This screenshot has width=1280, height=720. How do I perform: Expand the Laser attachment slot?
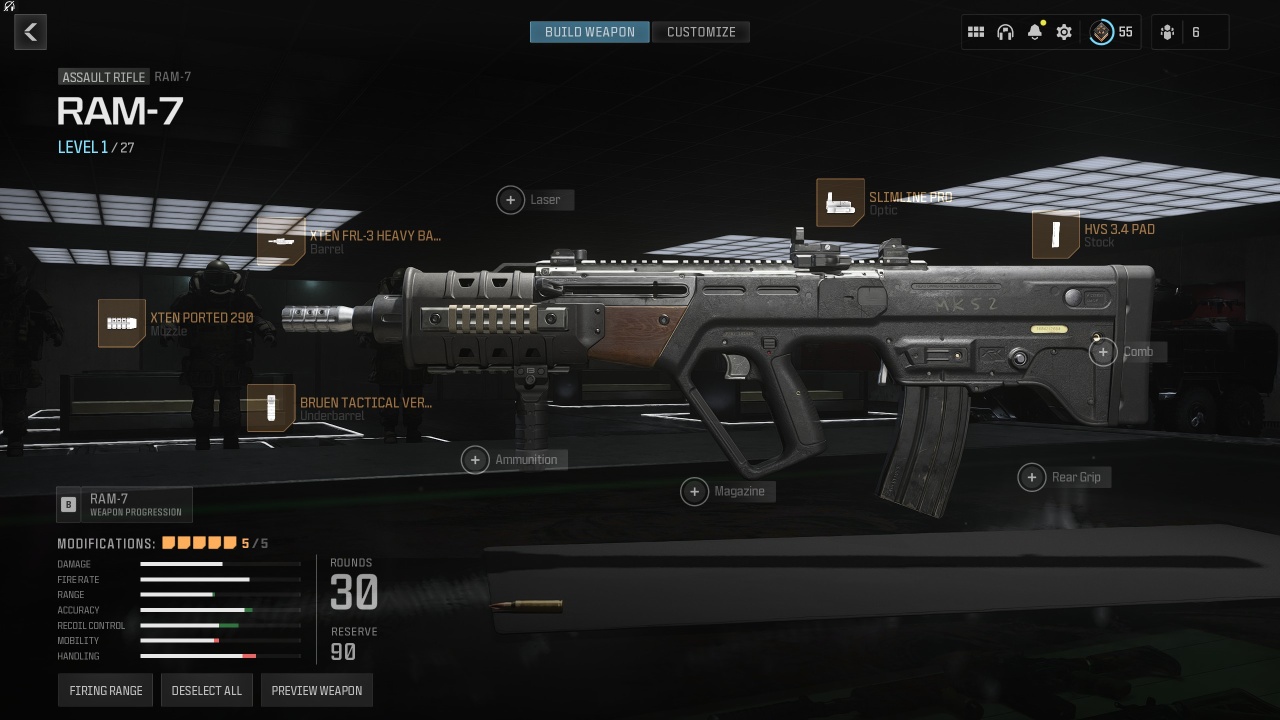pyautogui.click(x=510, y=200)
